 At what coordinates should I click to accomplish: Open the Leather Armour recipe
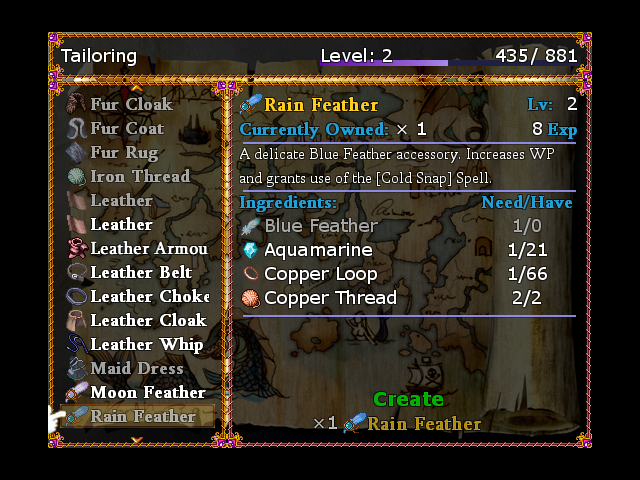click(148, 248)
